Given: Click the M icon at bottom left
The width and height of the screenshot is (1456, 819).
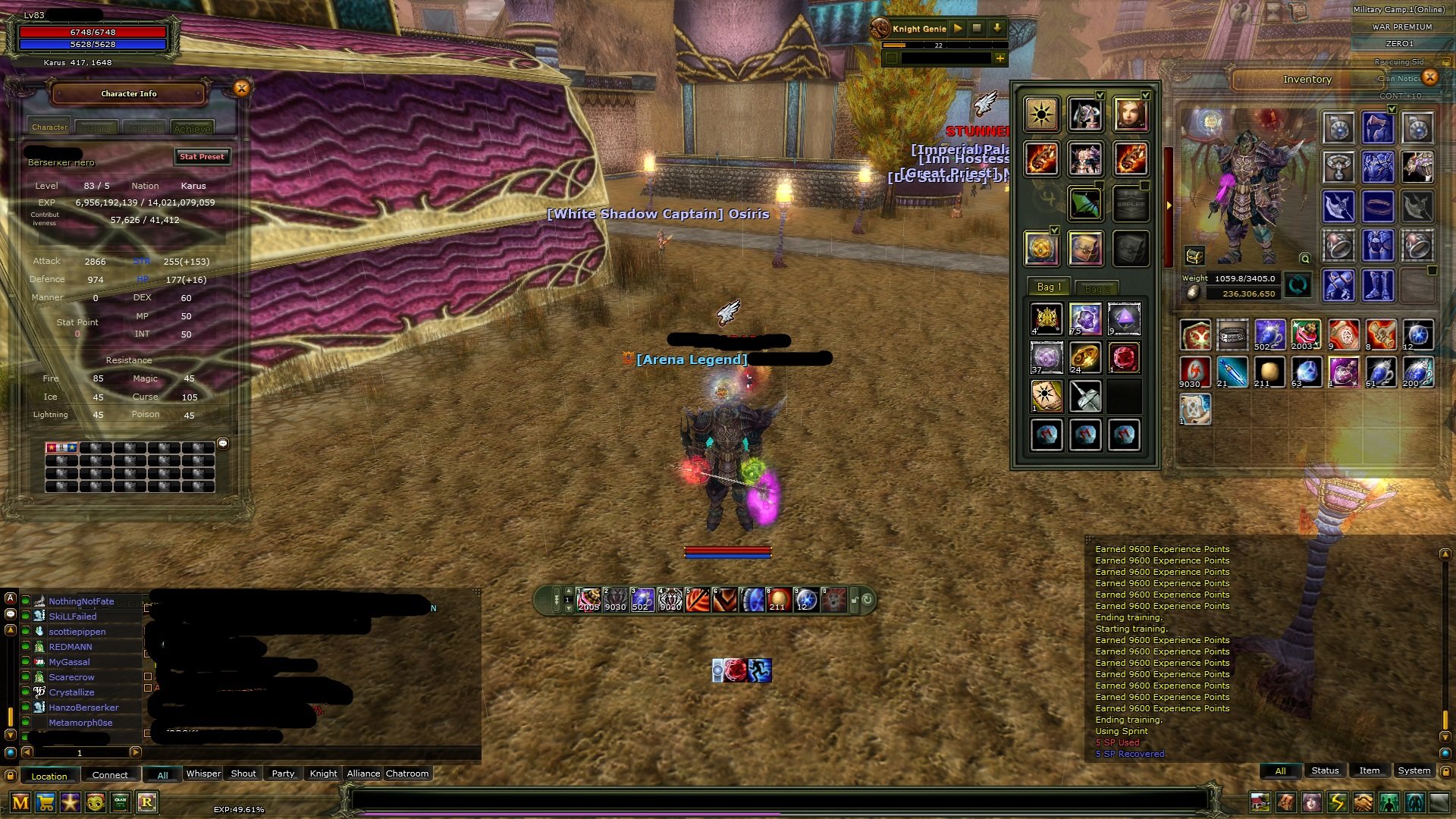Looking at the screenshot, I should click(20, 802).
